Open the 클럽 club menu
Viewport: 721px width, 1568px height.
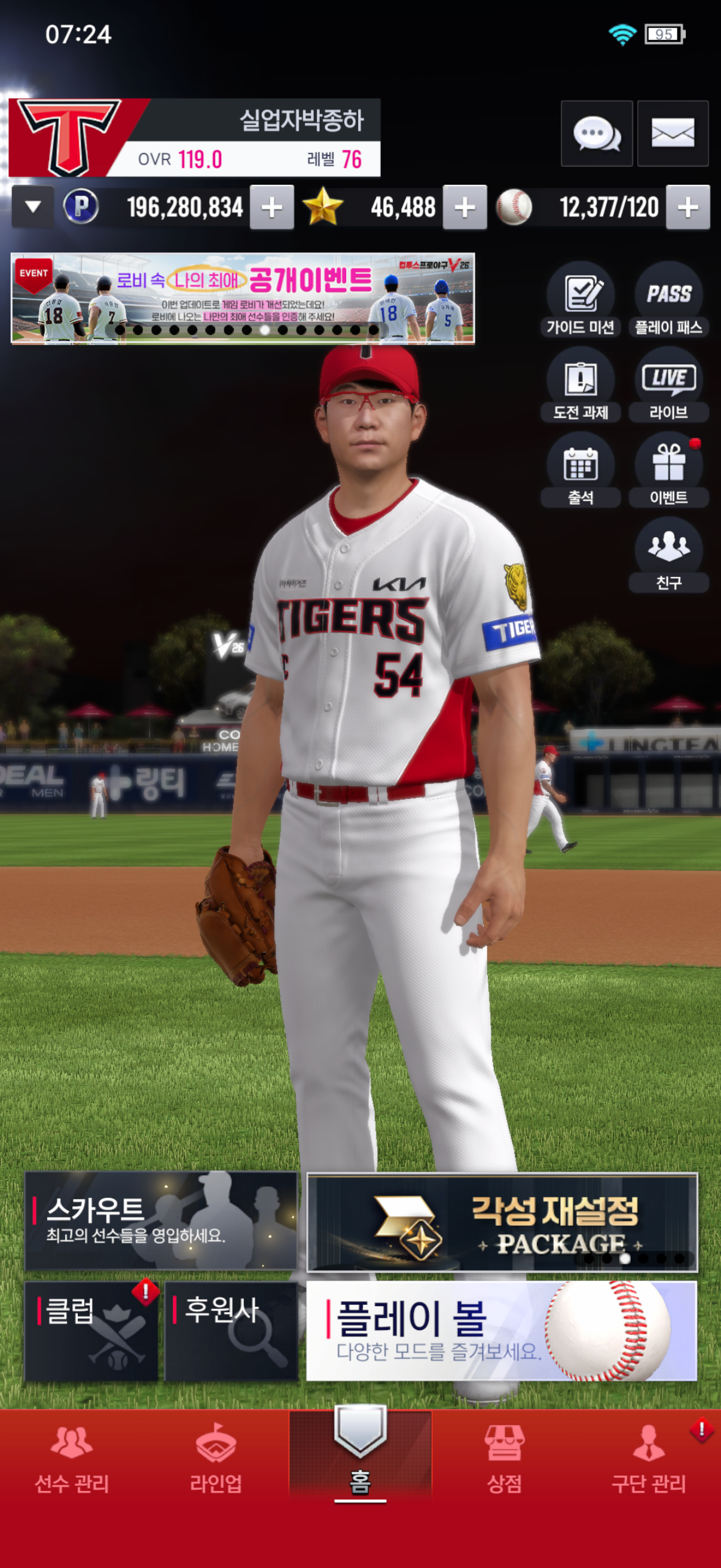(91, 1331)
